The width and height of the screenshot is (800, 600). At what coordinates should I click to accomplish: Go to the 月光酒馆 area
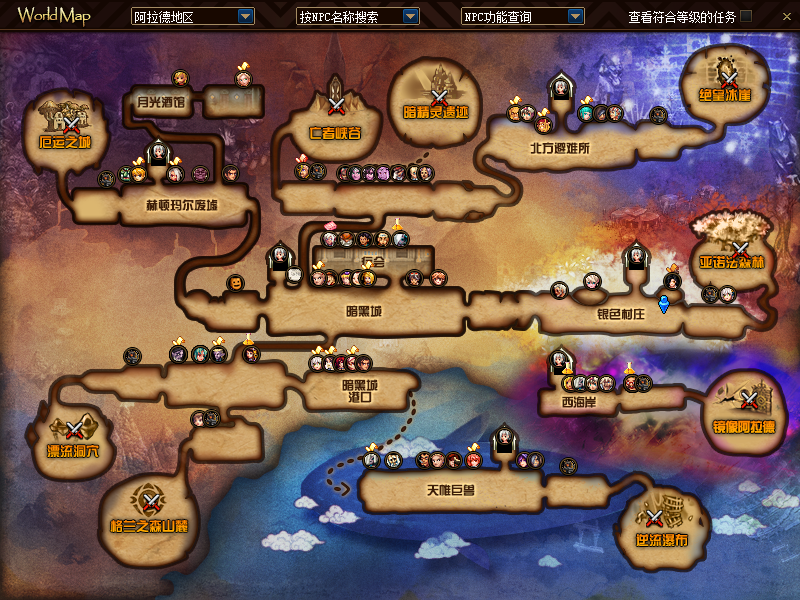point(161,101)
